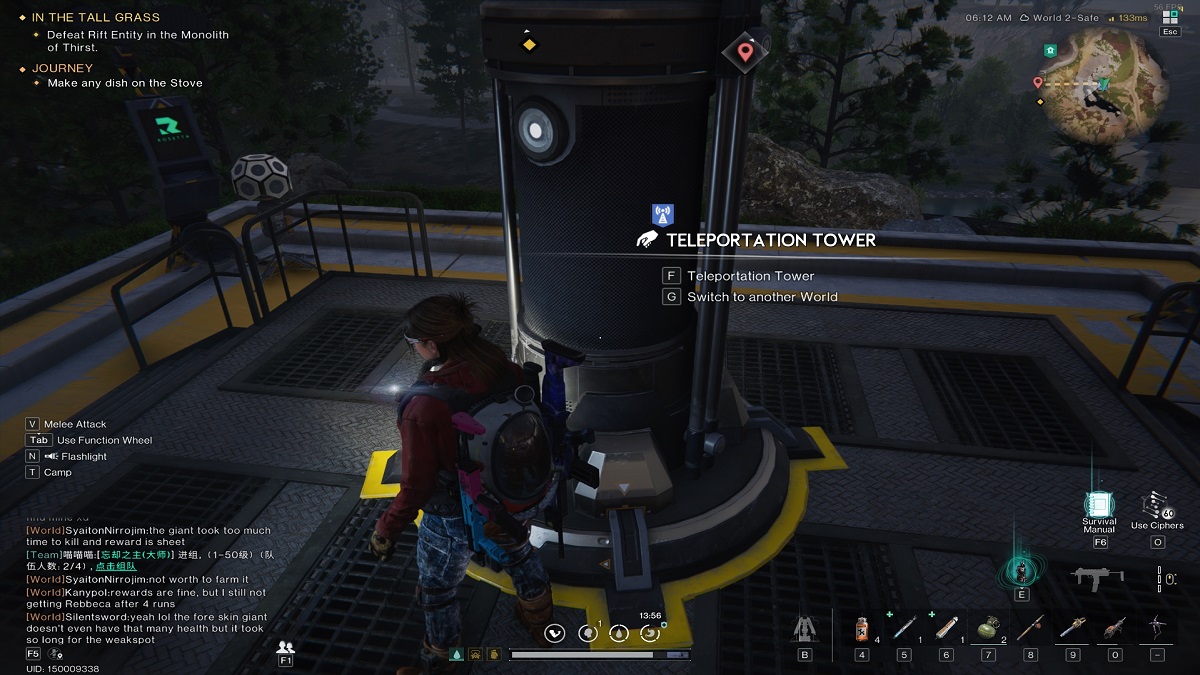Use the blue syringe item slot

[x=904, y=629]
